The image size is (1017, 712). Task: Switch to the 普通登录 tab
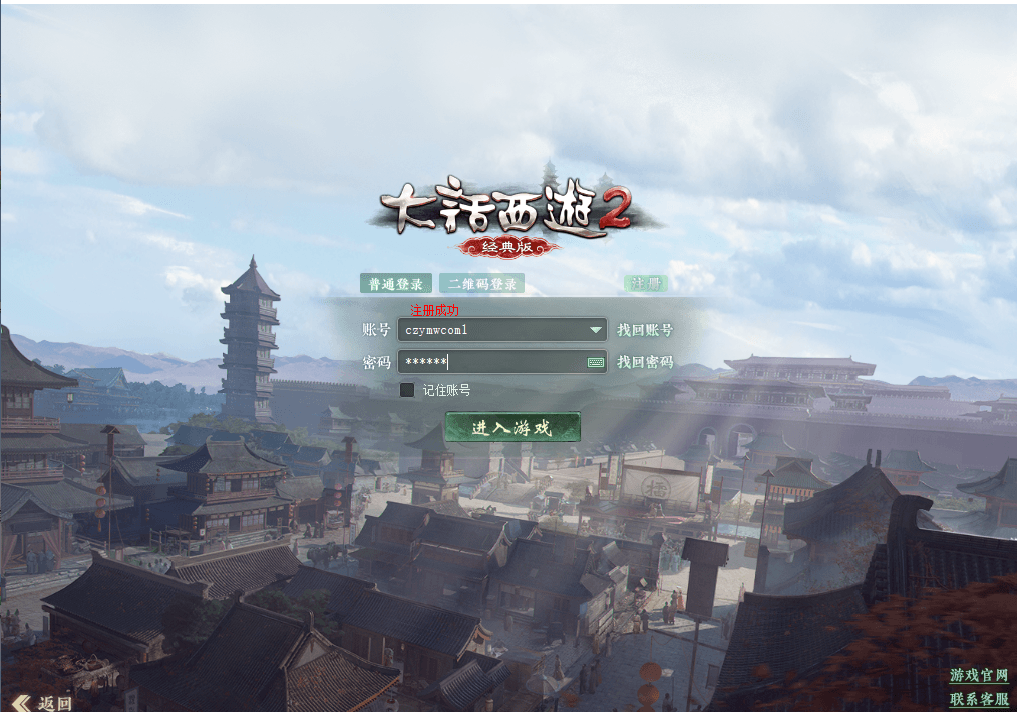(396, 284)
